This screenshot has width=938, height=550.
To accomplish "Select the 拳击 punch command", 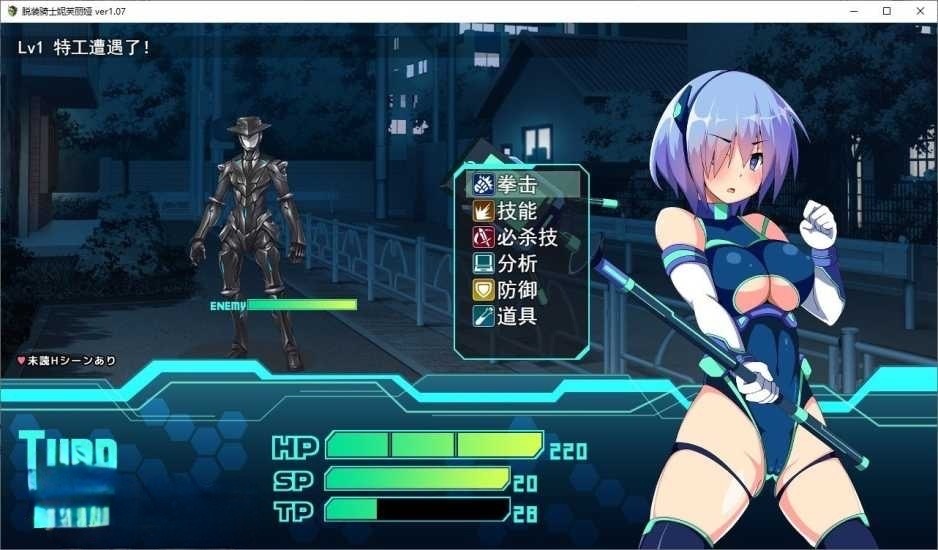I will point(517,185).
